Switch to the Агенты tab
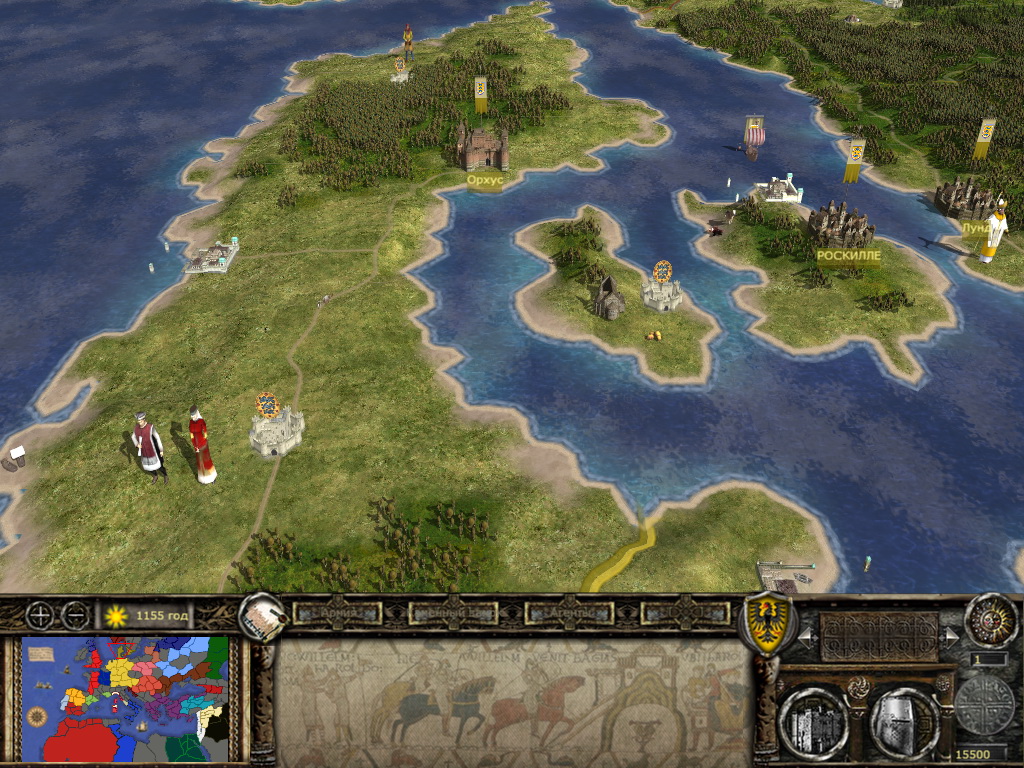Viewport: 1024px width, 768px height. tap(568, 613)
